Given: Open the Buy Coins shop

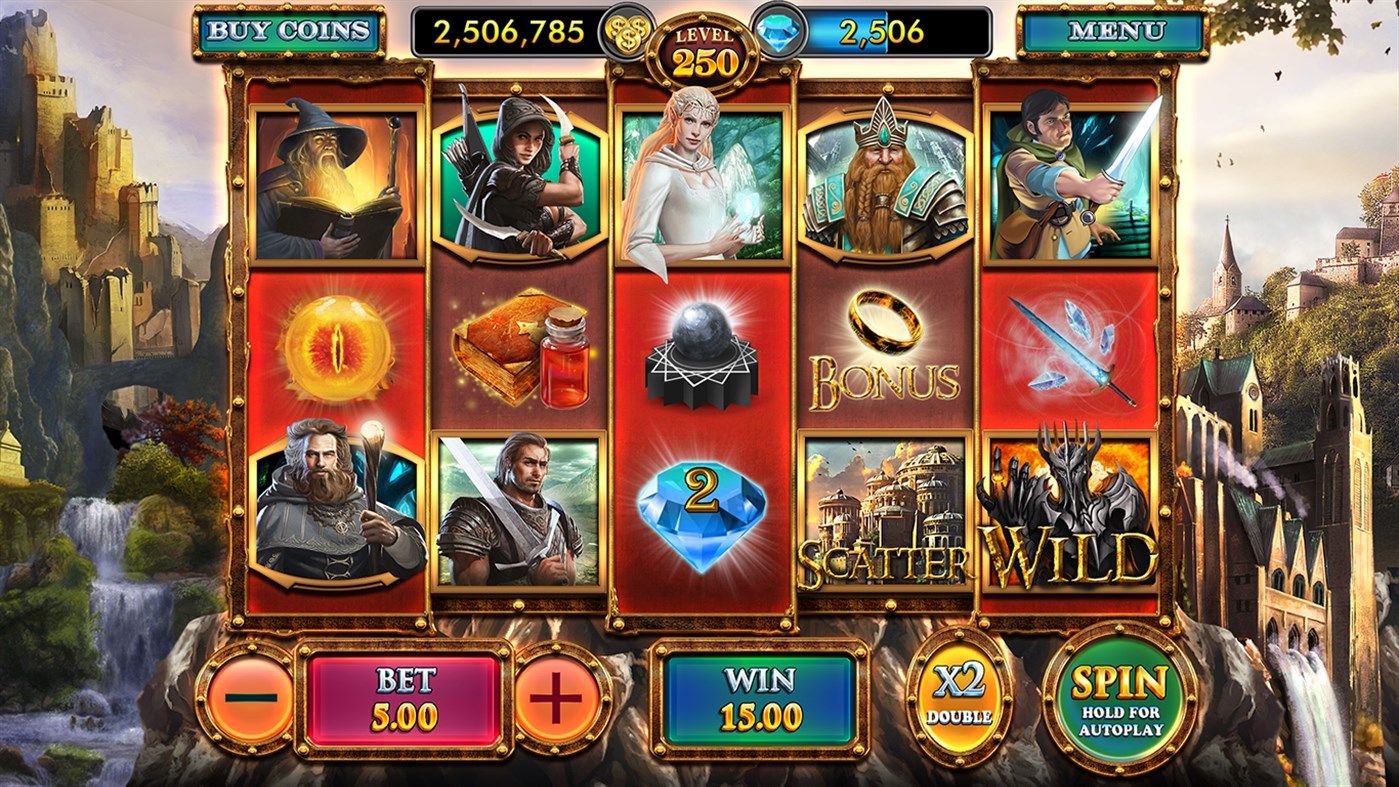Looking at the screenshot, I should (288, 28).
